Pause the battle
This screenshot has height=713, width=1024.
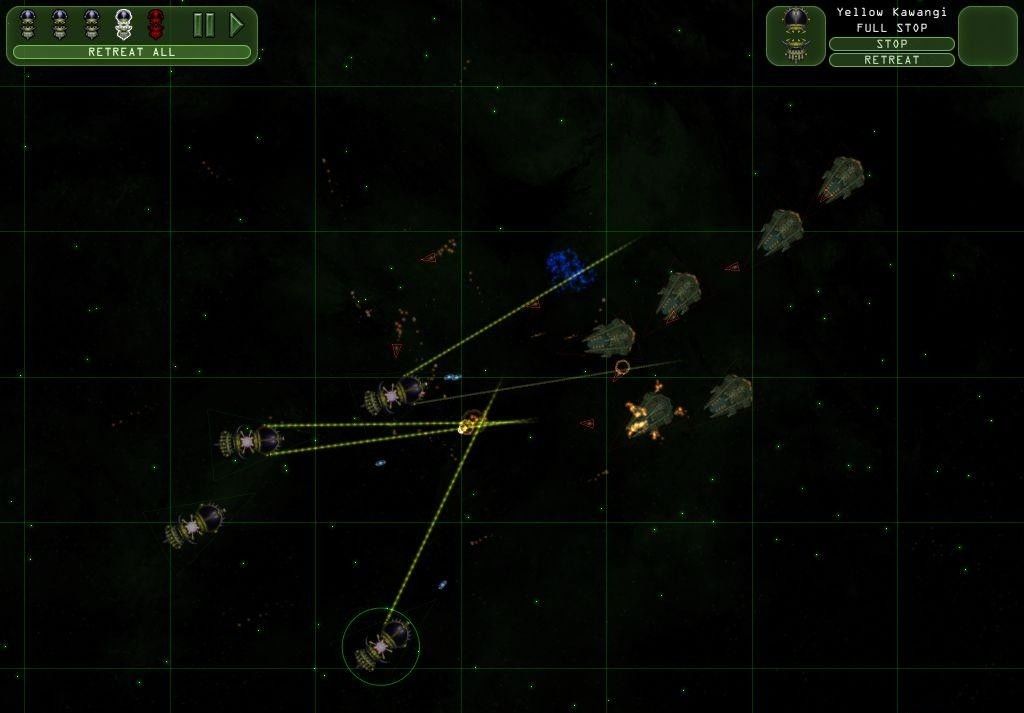point(204,25)
